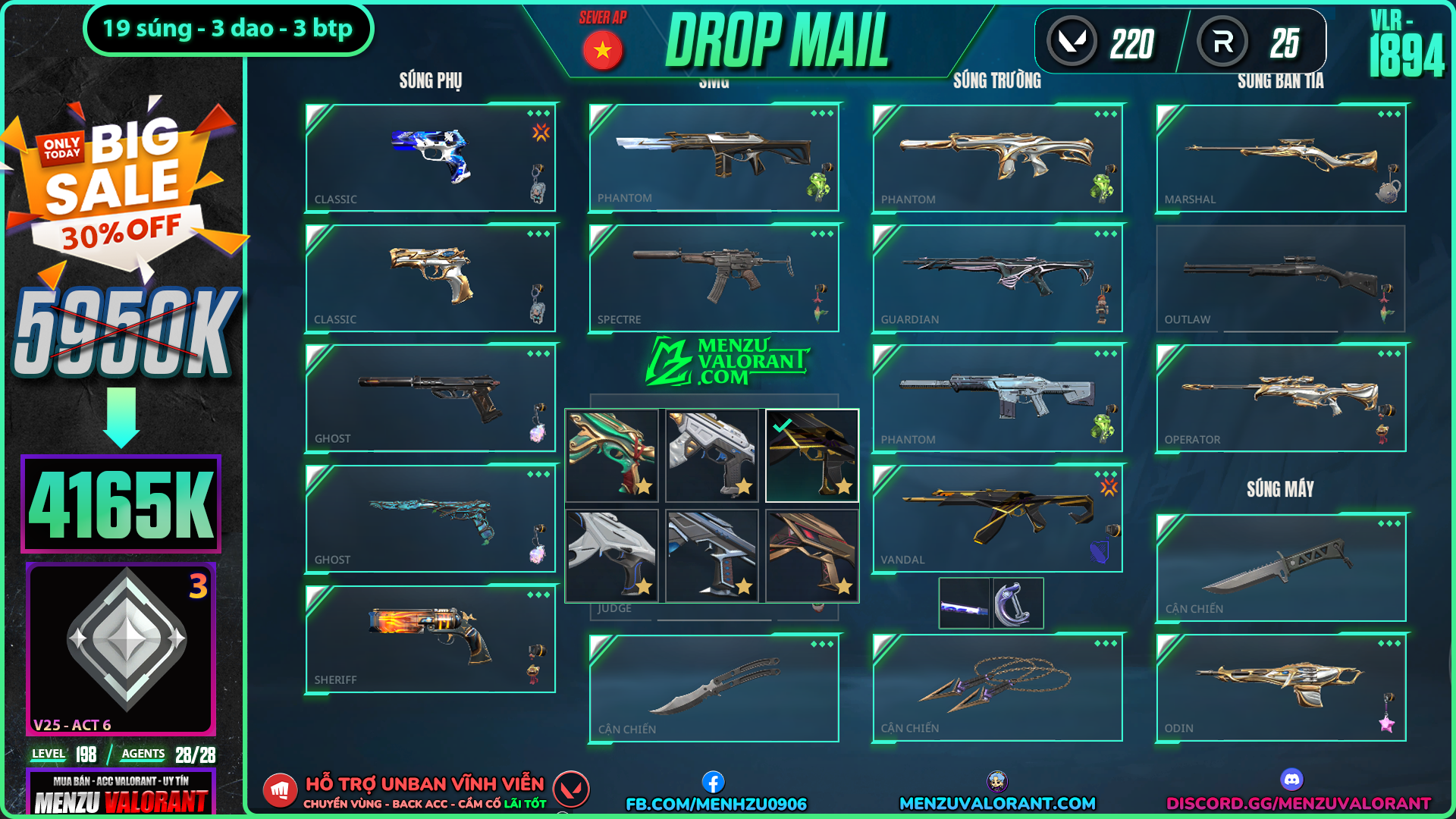The width and height of the screenshot is (1456, 819).
Task: Open the FB.COM/MENHZU0906 Facebook link
Action: click(x=716, y=804)
